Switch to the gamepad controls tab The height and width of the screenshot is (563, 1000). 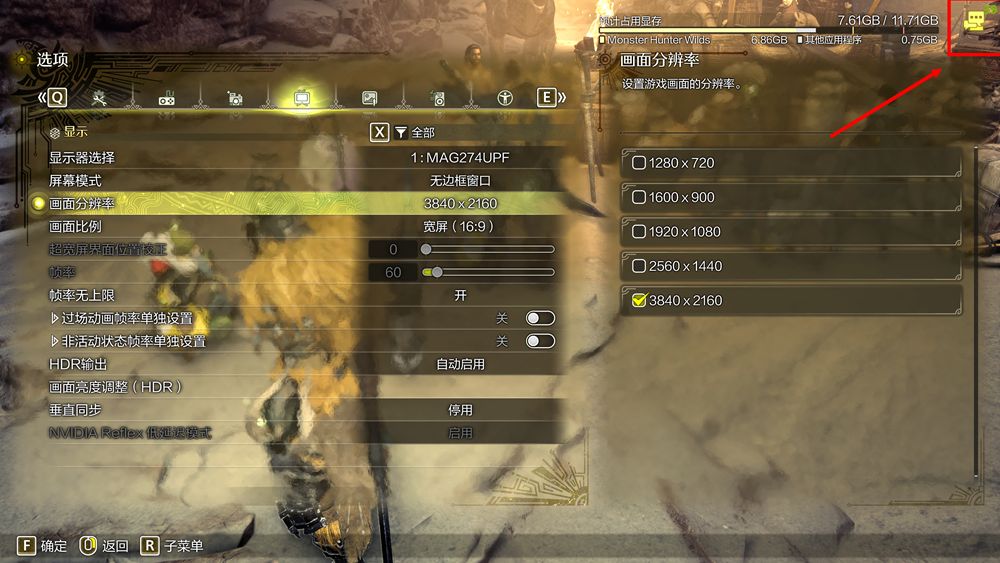tap(167, 98)
